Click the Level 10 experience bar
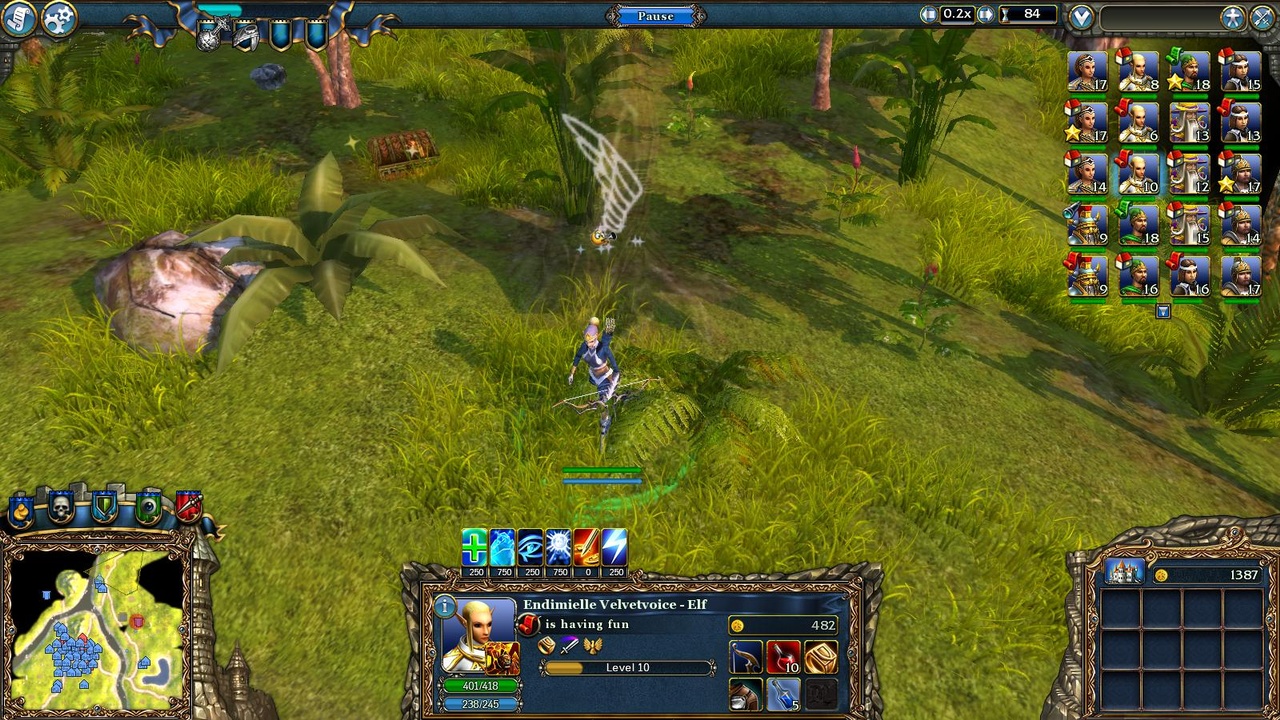The width and height of the screenshot is (1280, 720). point(626,667)
